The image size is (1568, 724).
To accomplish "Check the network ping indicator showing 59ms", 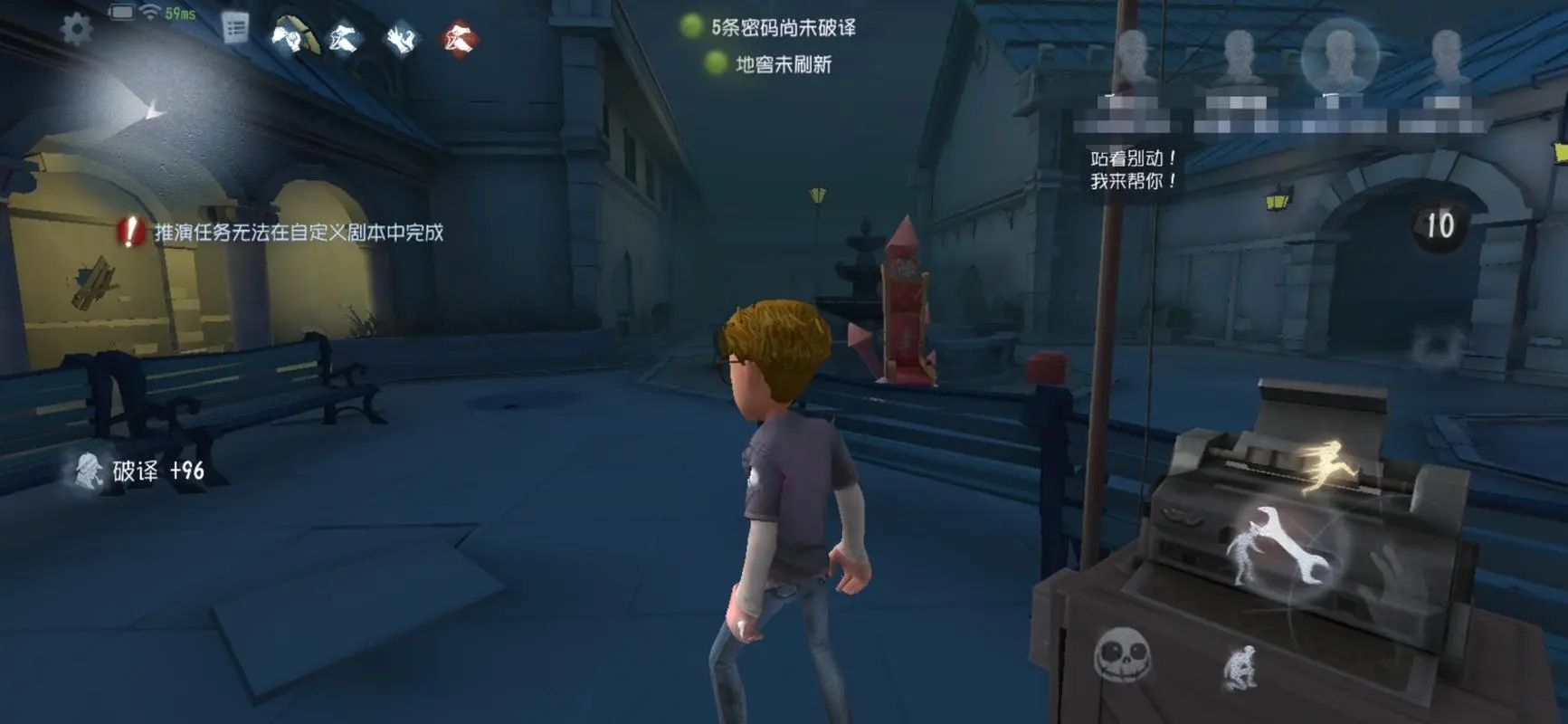I will [180, 14].
